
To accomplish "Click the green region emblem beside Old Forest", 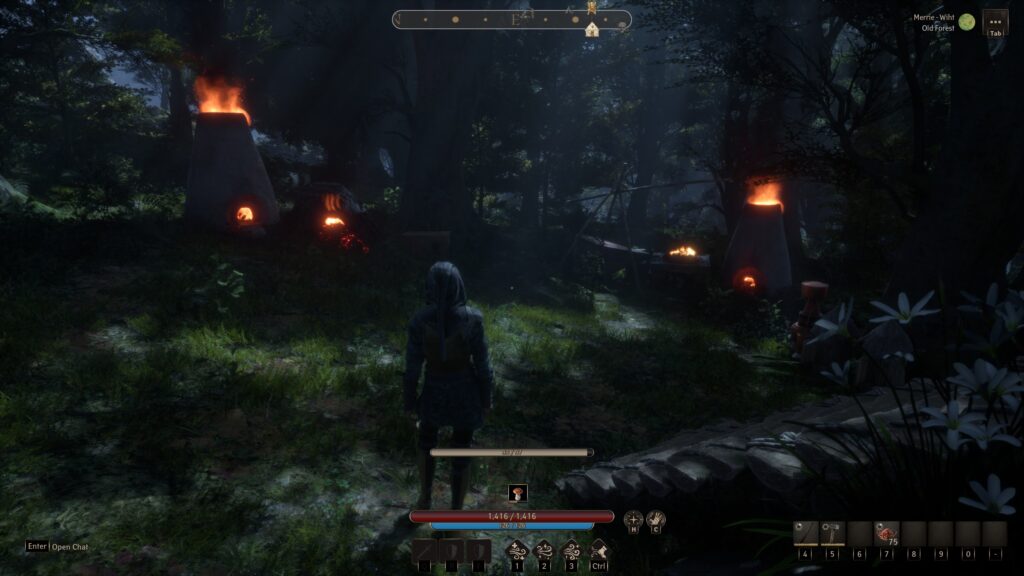I will 967,21.
